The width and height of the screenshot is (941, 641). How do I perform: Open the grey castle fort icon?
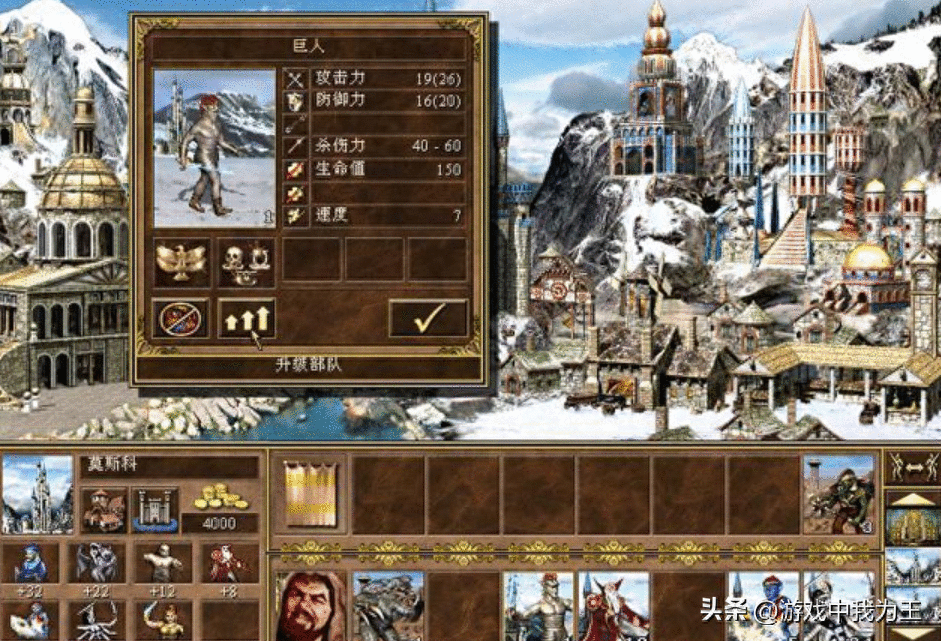(x=155, y=509)
